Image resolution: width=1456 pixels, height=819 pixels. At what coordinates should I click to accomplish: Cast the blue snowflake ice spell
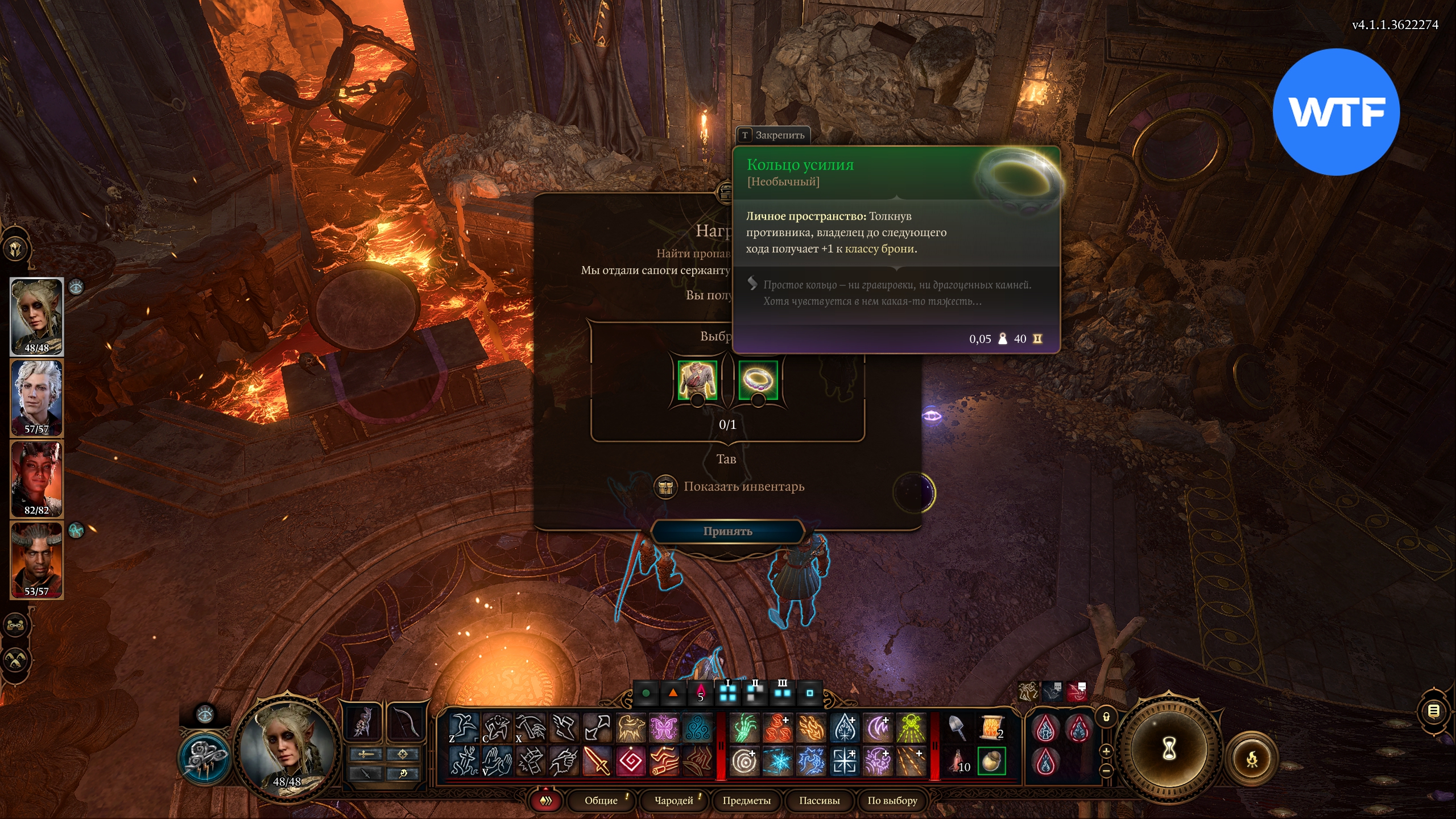pos(777,761)
